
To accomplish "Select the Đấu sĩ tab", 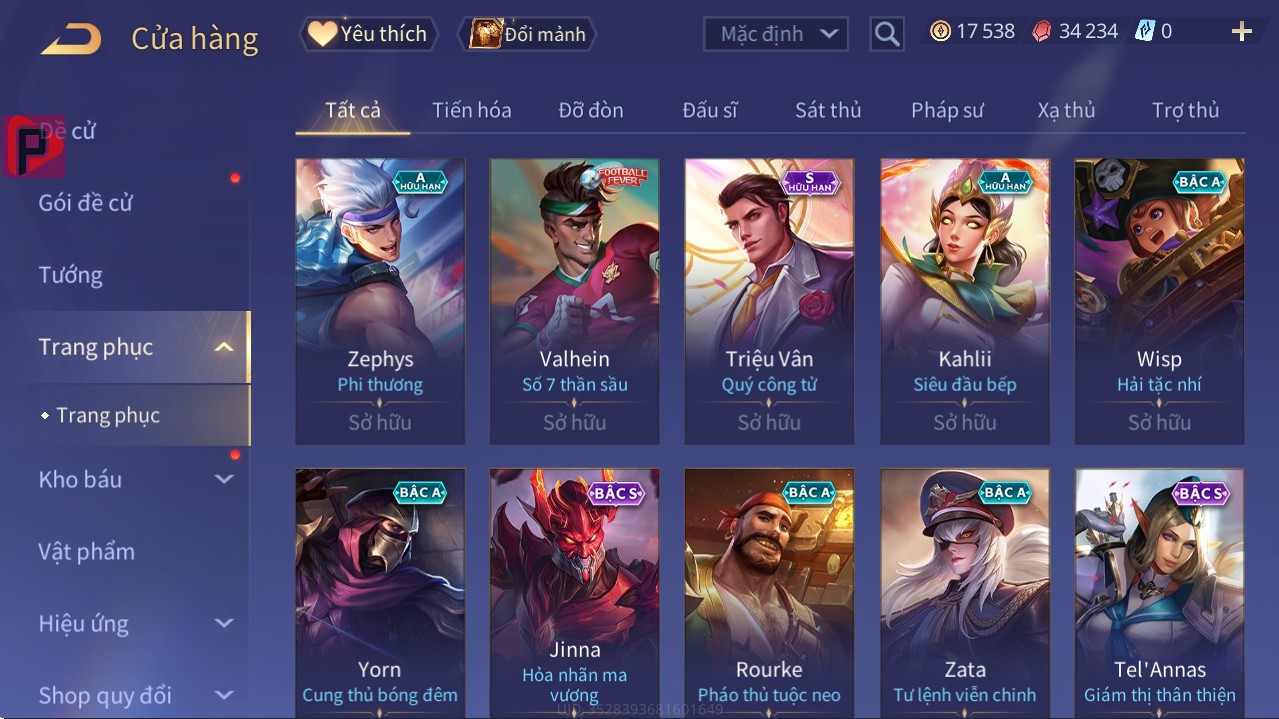I will click(x=709, y=110).
